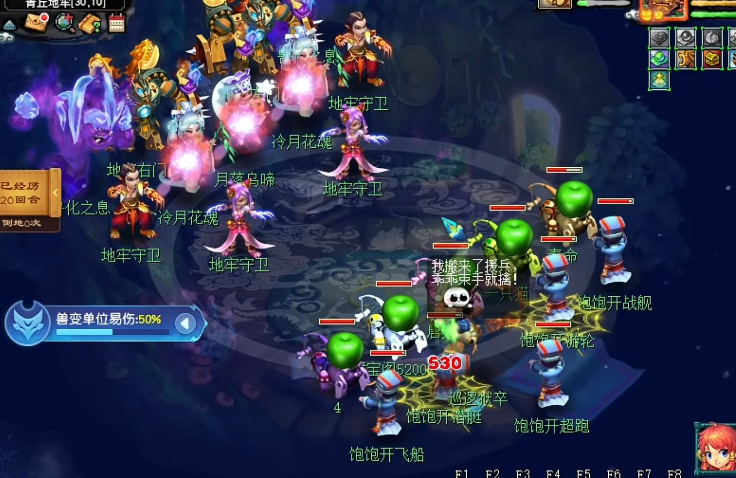
Task: Open the pet portrait at top
Action: pyautogui.click(x=555, y=4)
